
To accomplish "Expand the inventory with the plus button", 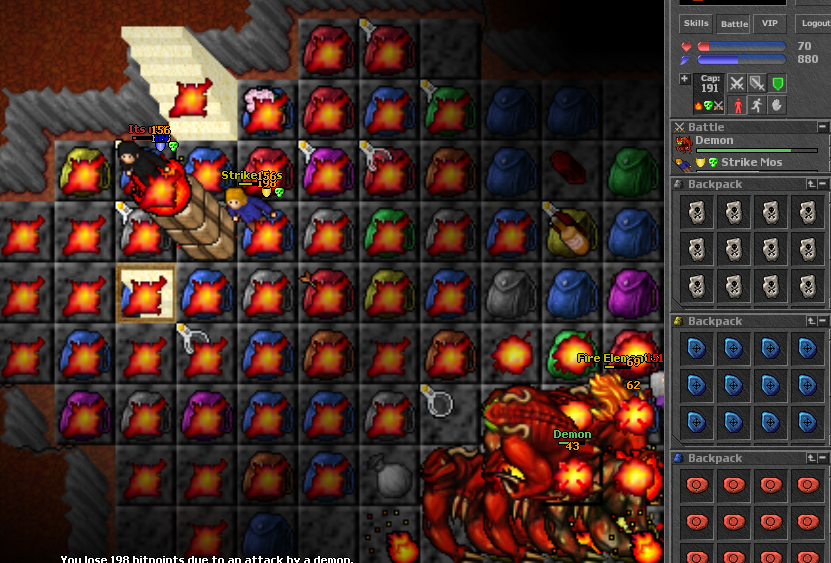I will [684, 79].
